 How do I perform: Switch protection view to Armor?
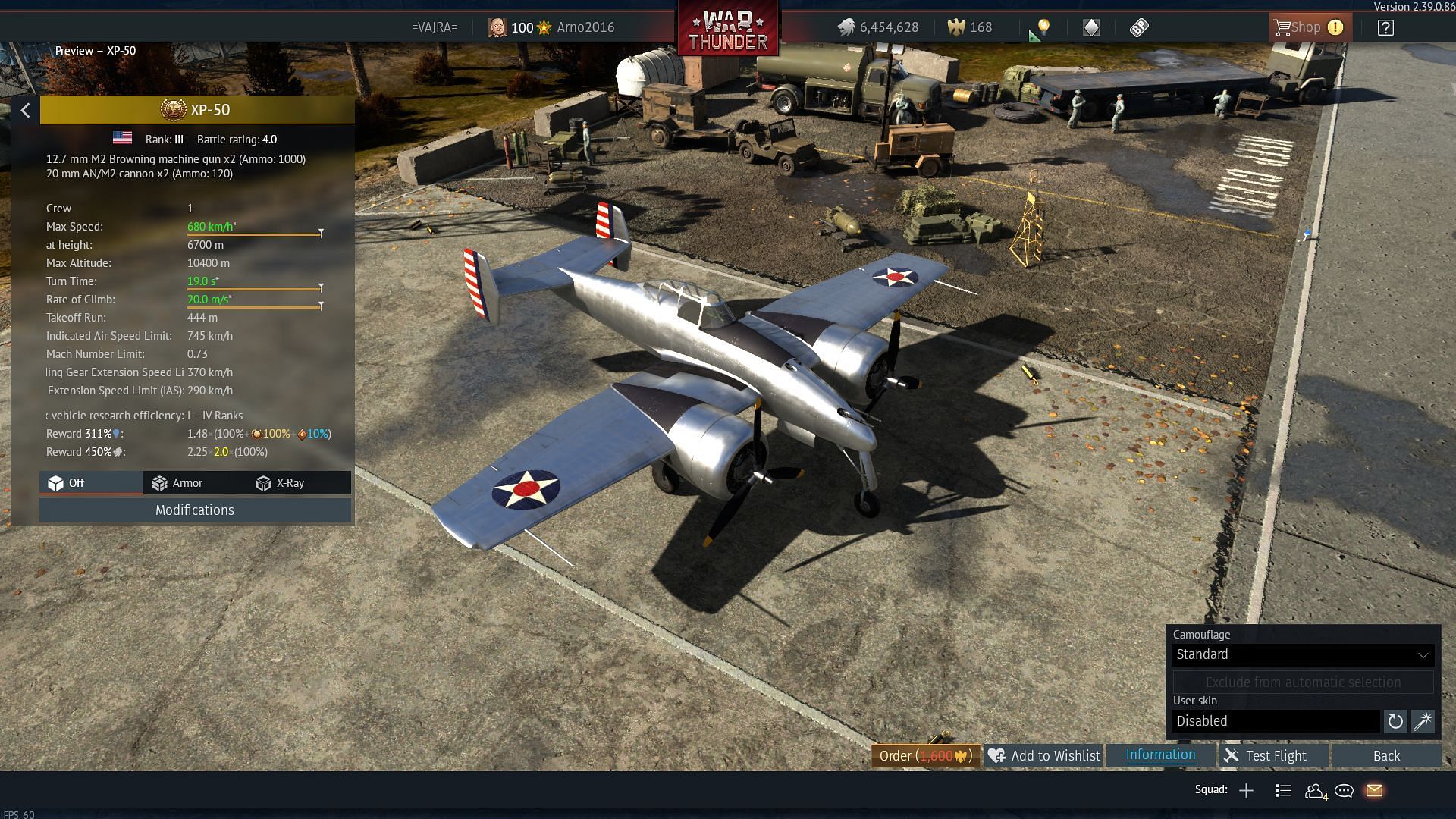pyautogui.click(x=177, y=483)
